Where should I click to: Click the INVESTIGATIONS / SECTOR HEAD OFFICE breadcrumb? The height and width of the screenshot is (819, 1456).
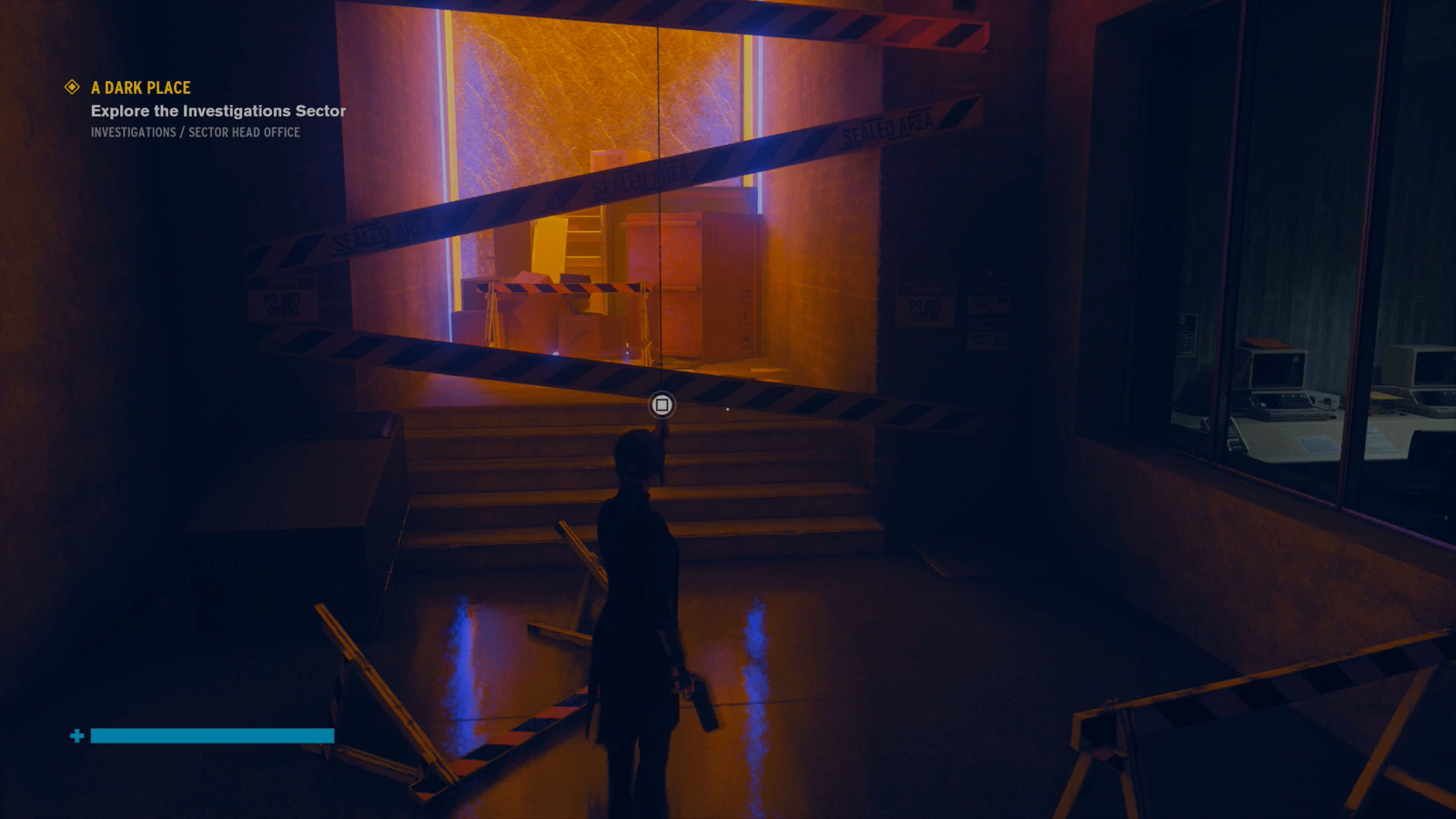point(196,132)
